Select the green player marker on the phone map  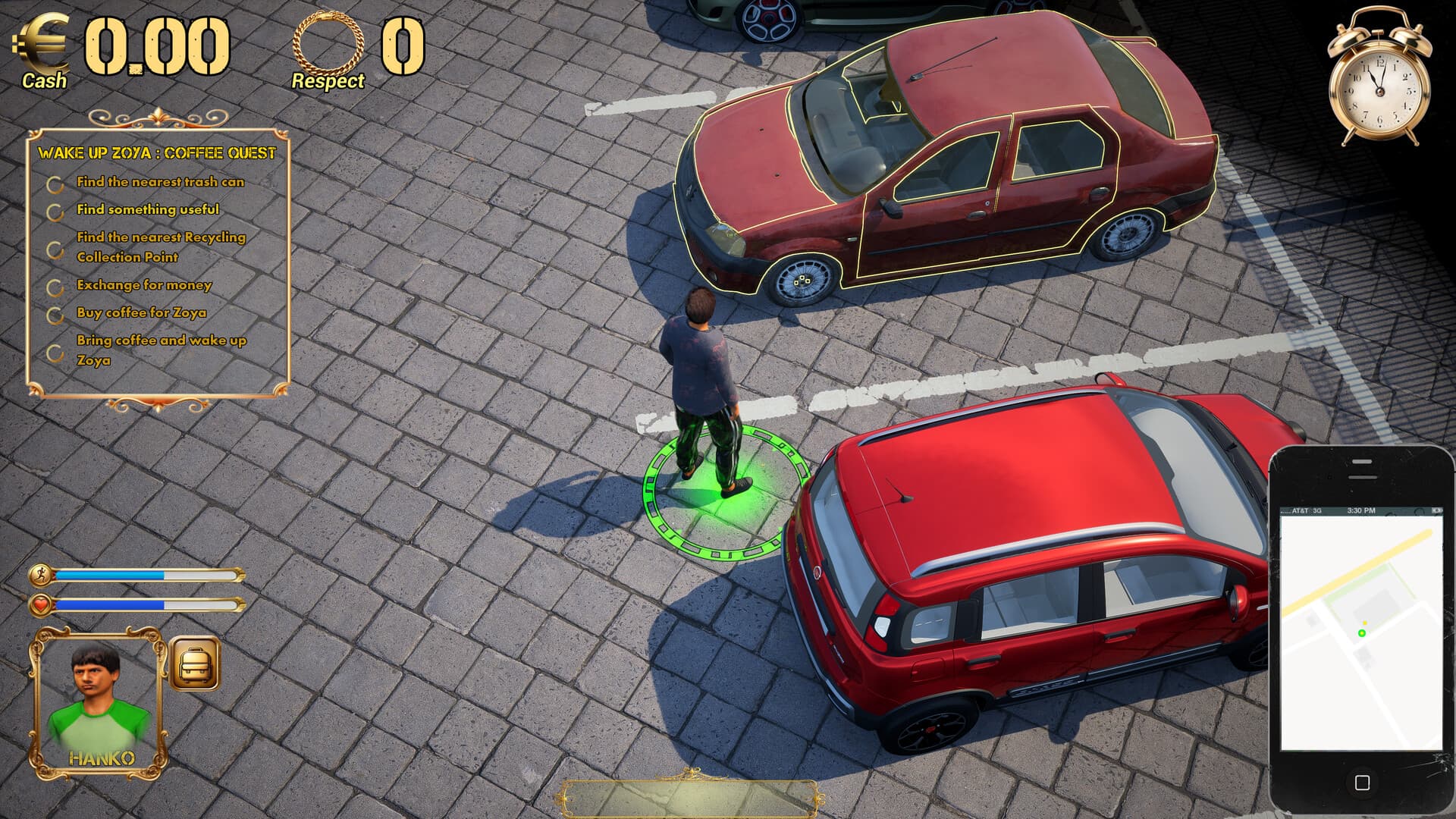pyautogui.click(x=1361, y=632)
